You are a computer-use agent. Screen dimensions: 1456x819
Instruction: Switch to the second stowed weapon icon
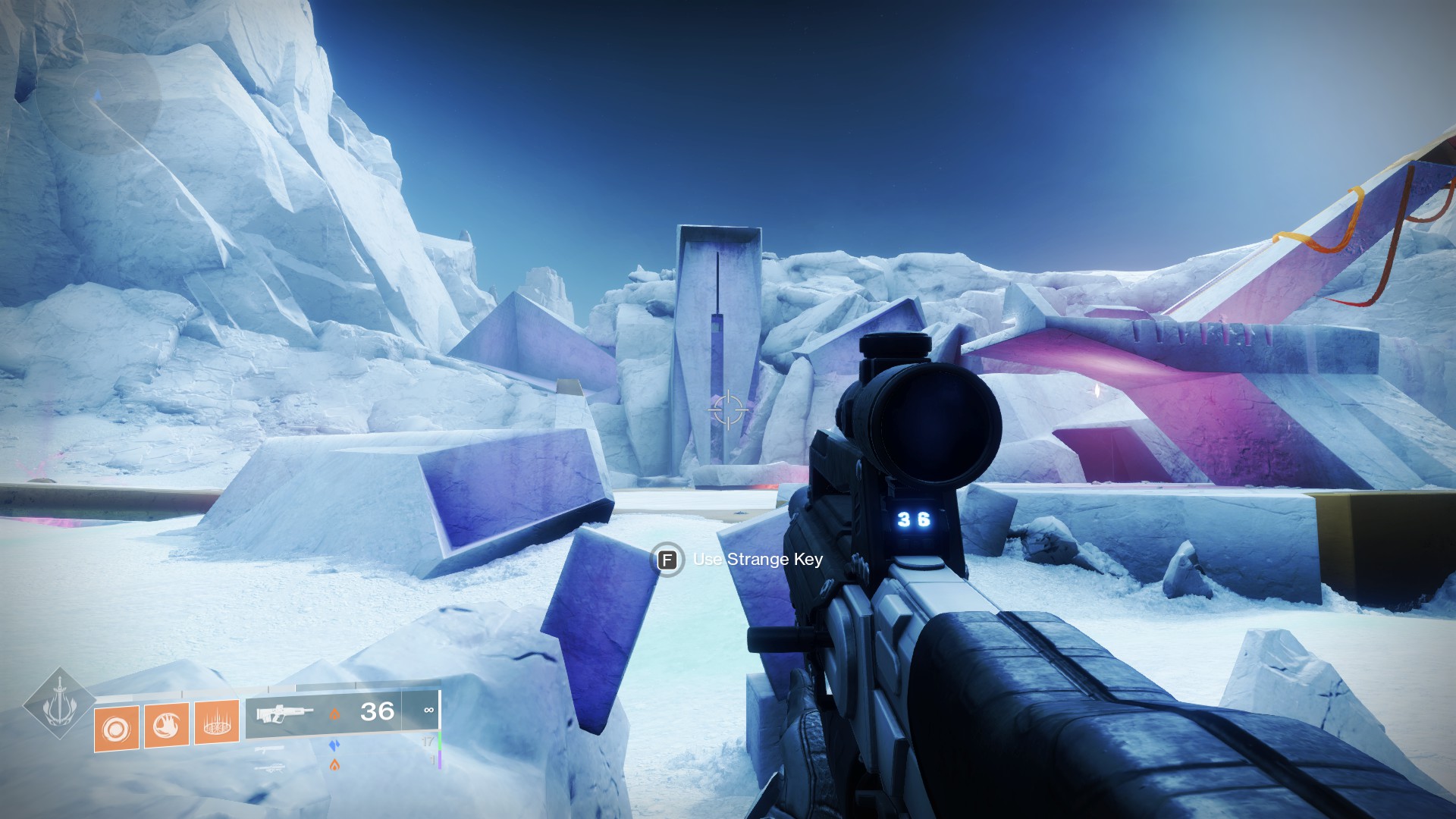(270, 749)
